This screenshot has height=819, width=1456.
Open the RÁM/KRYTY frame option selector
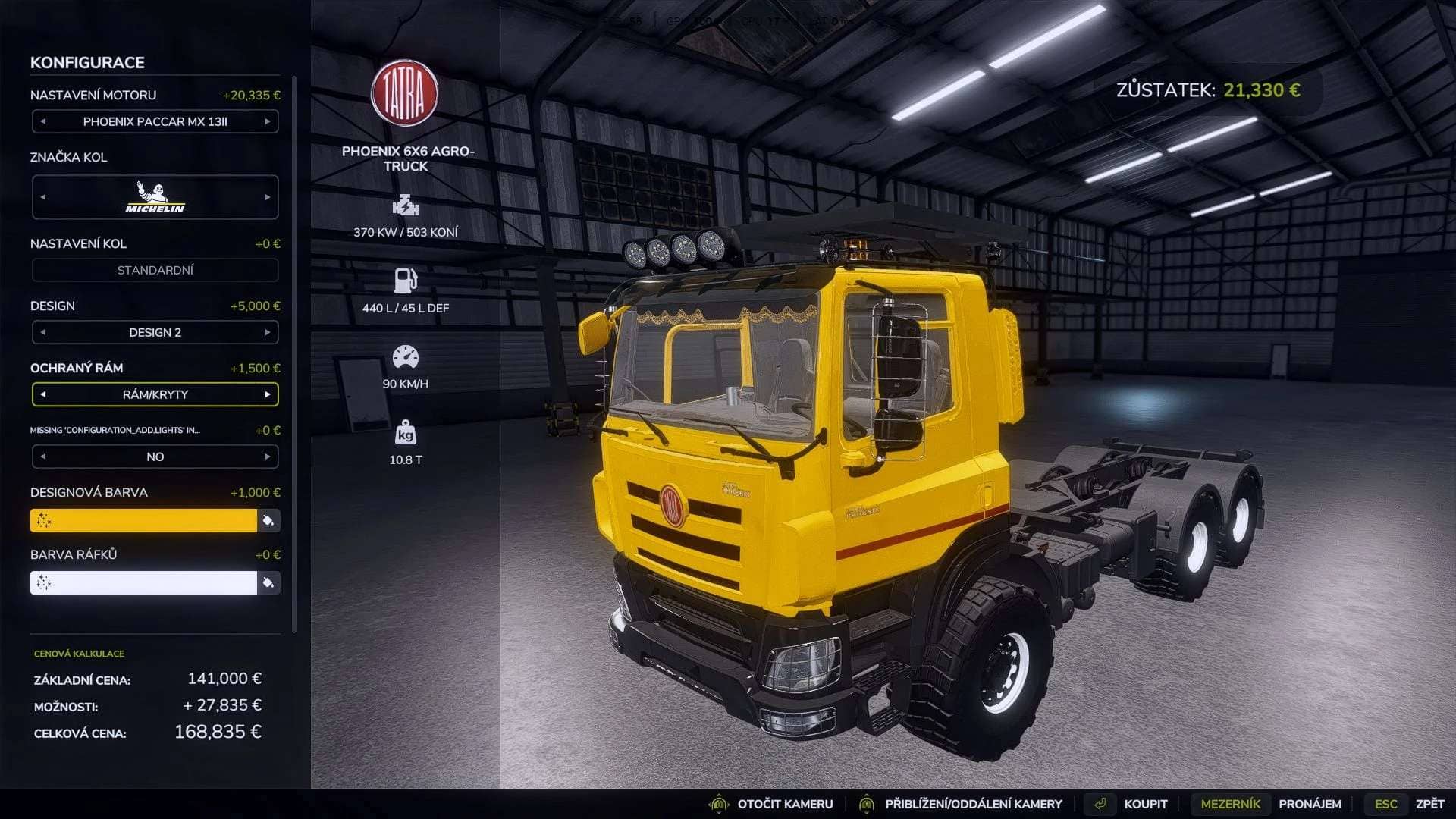[x=155, y=394]
